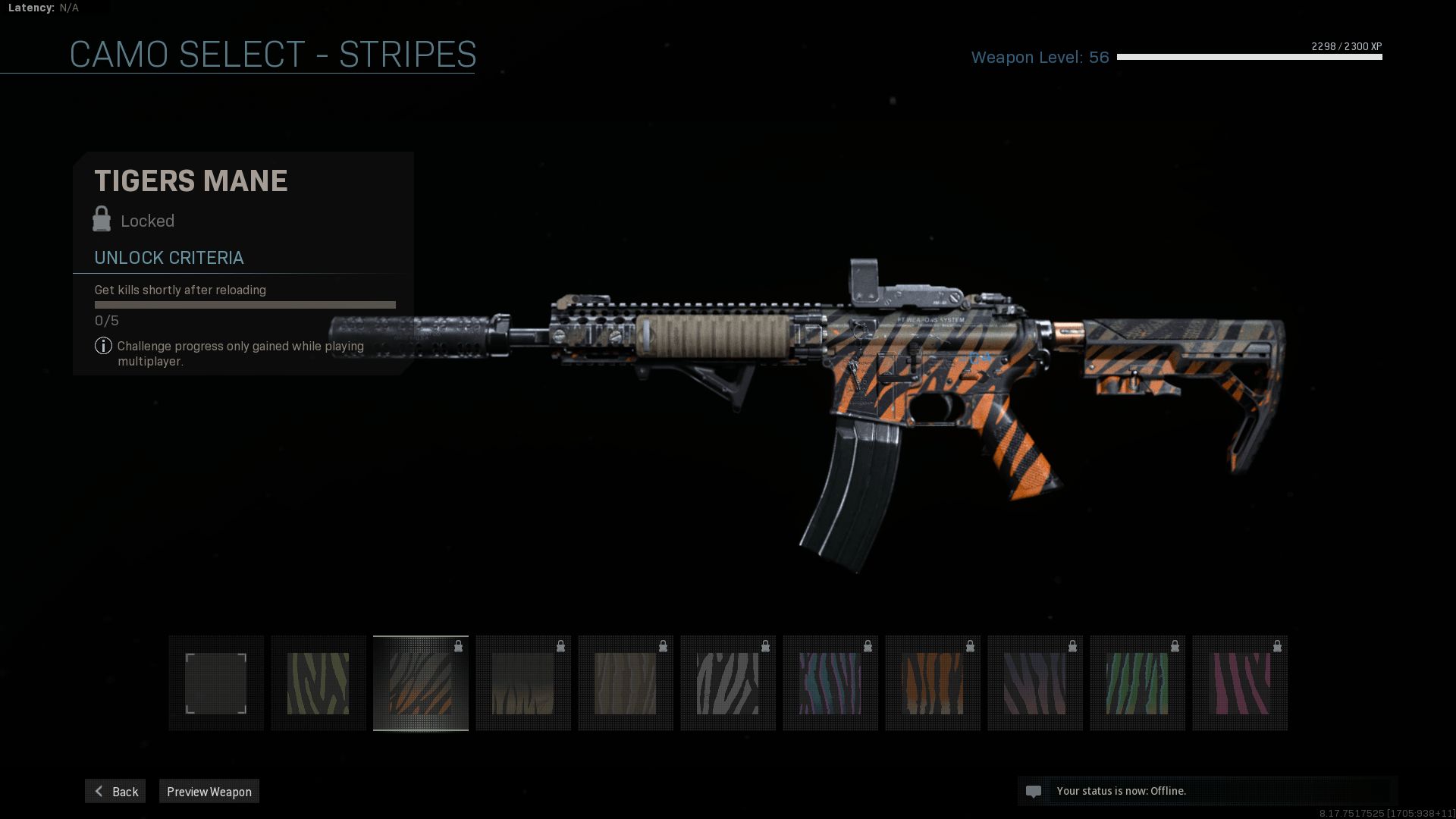Screen dimensions: 1456x819
Task: Select the dark purple stripes camo
Action: 1035,683
